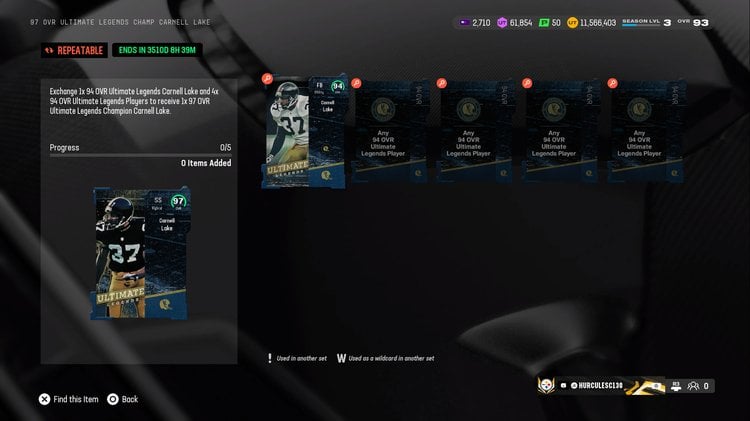Select the 94 OVR Carnell Lake set slot
The height and width of the screenshot is (421, 750).
304,131
